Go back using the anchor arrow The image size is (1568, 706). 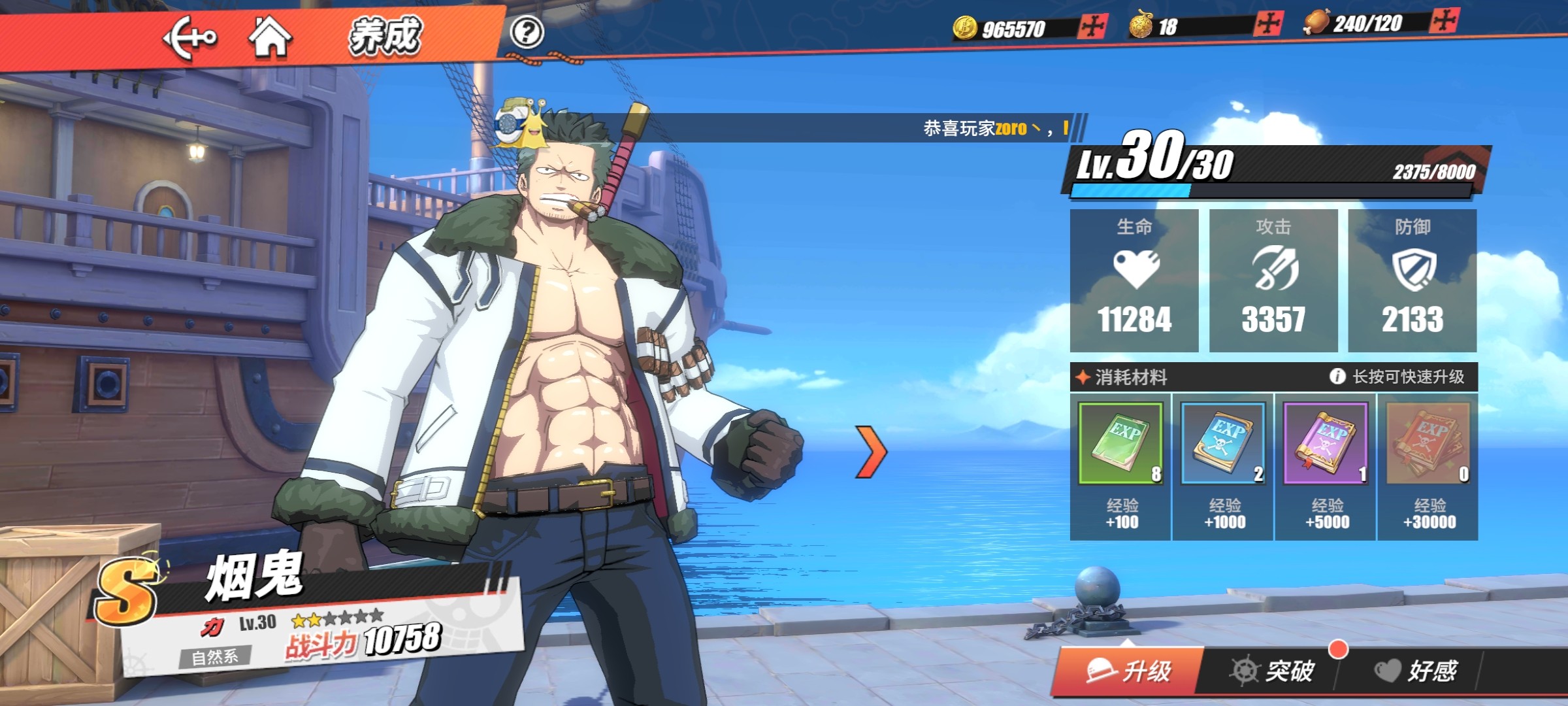[x=189, y=38]
